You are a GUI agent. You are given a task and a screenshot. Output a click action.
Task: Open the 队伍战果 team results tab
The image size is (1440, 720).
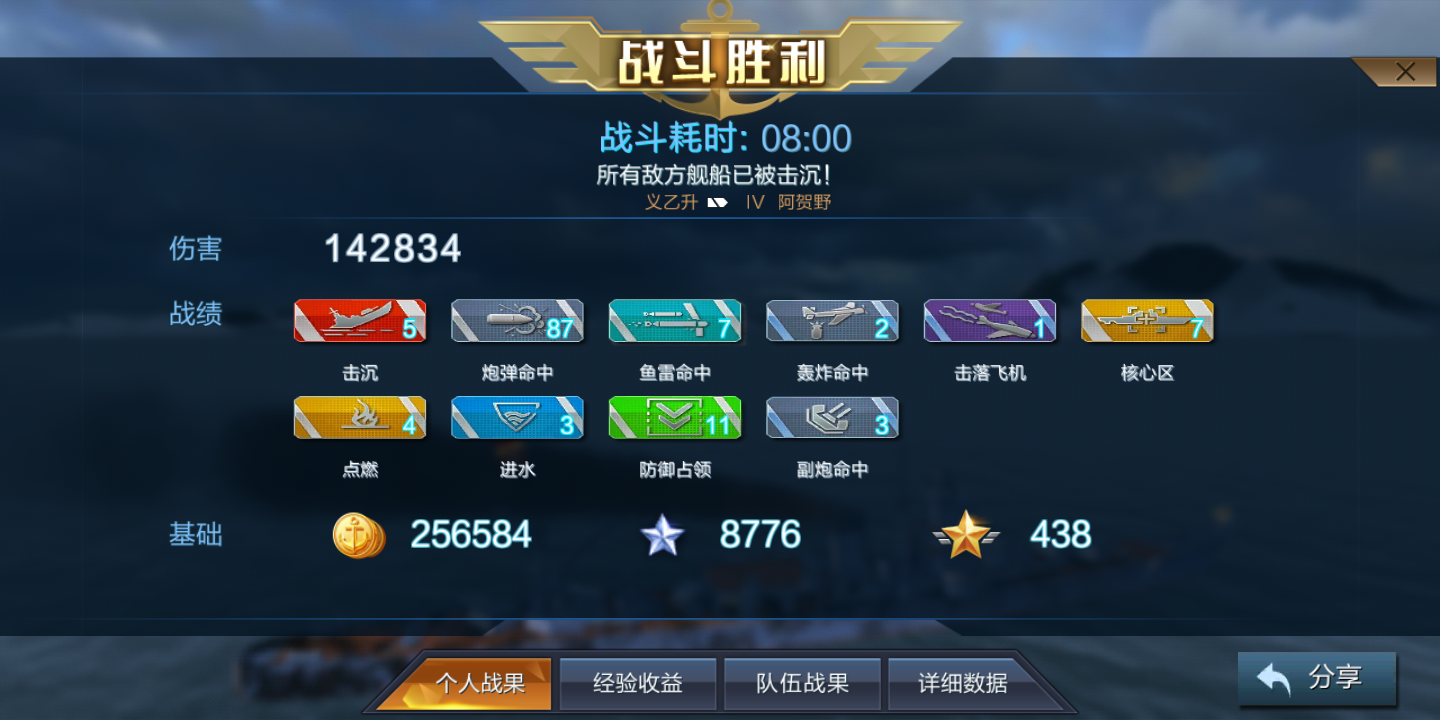[802, 683]
